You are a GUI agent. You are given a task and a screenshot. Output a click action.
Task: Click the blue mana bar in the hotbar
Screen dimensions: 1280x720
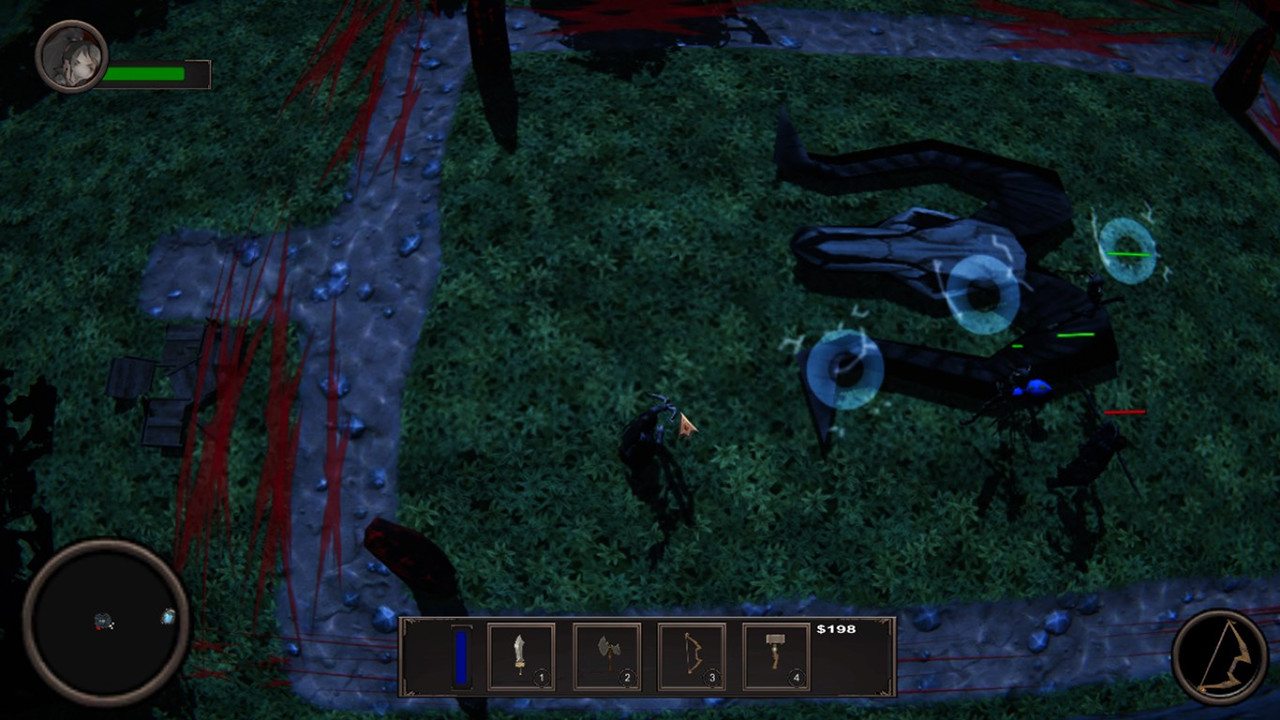point(461,656)
